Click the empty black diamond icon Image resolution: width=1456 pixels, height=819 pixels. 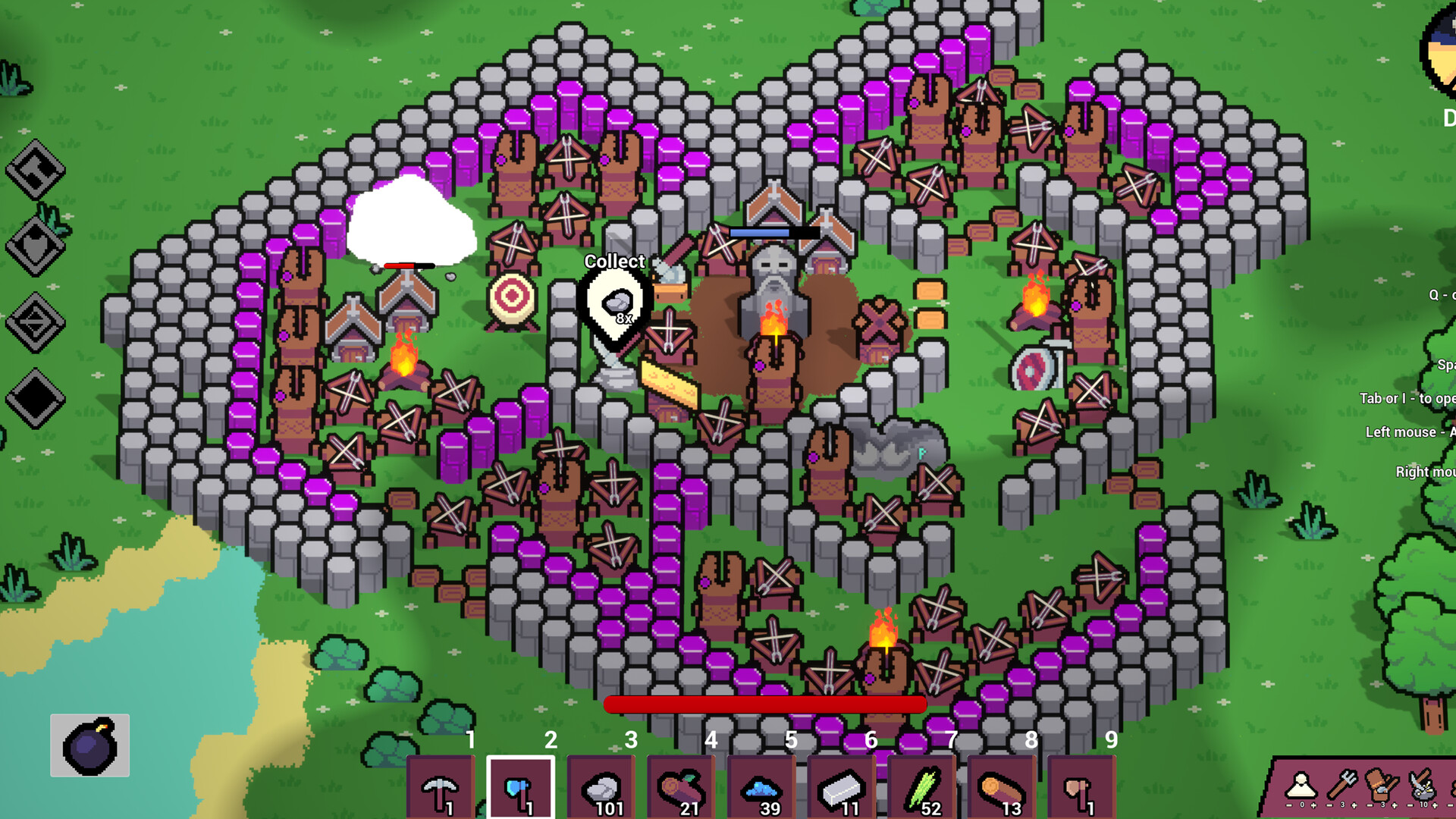point(36,399)
